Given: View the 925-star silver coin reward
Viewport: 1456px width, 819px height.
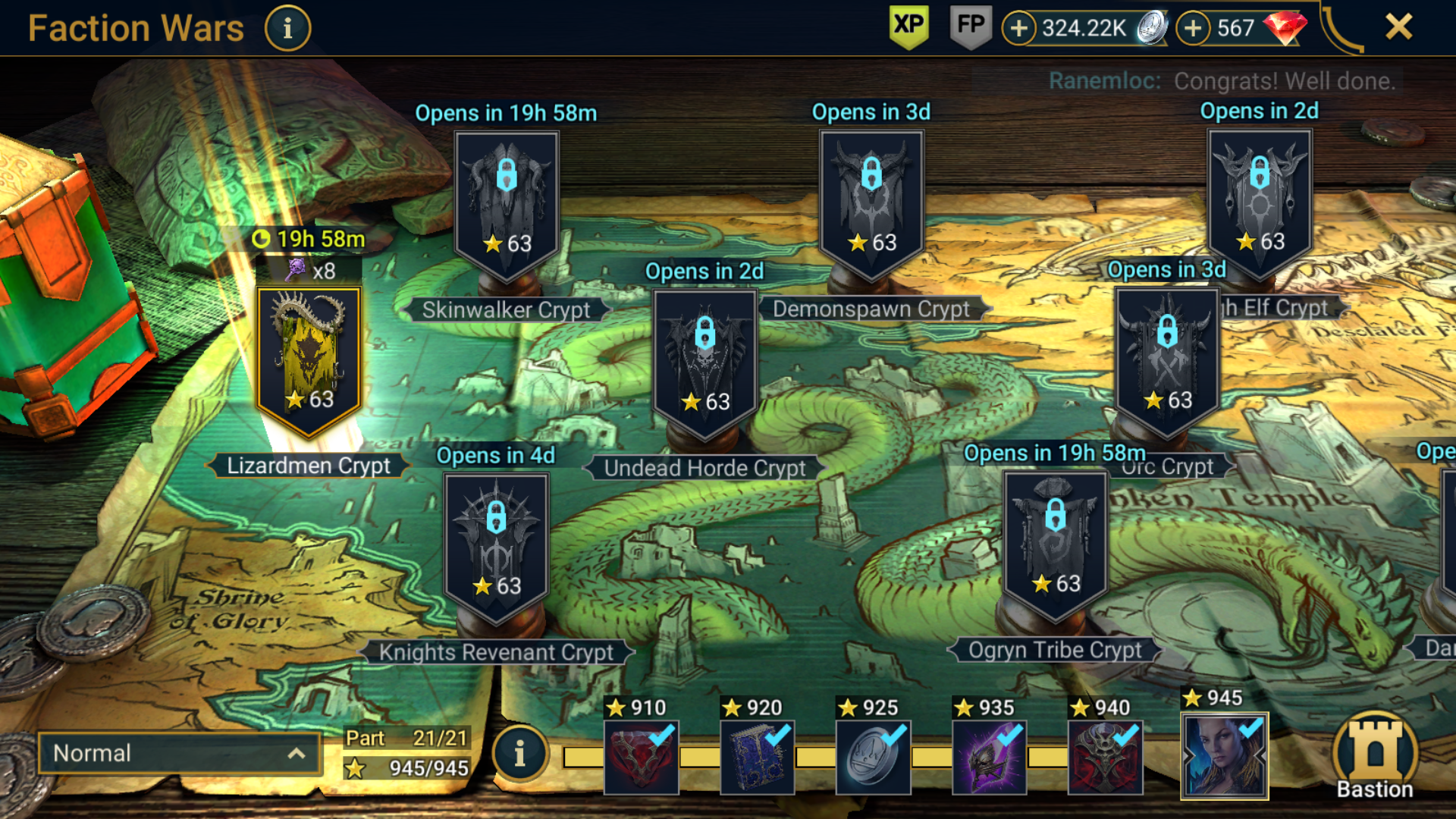Looking at the screenshot, I should click(873, 757).
